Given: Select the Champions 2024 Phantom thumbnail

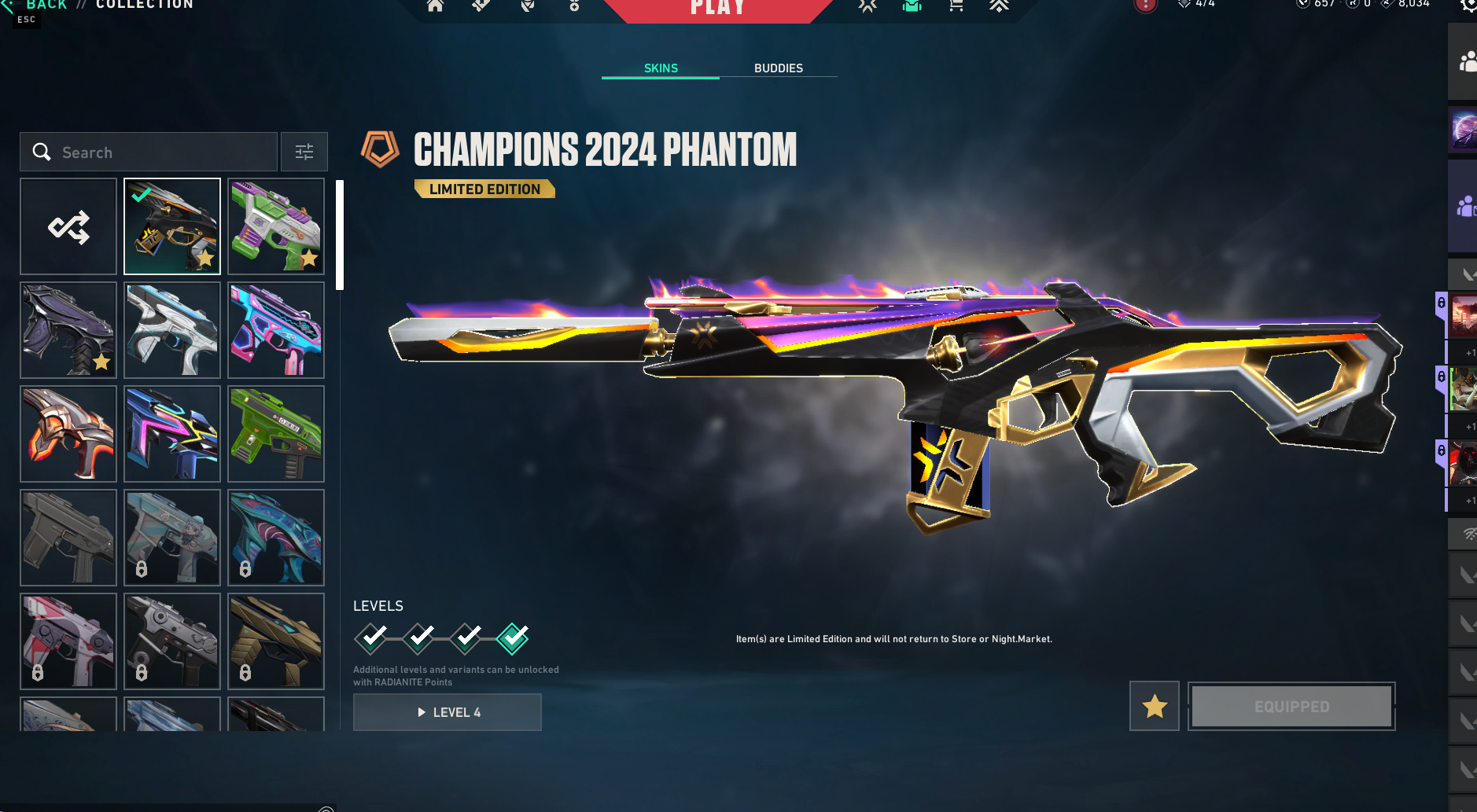Looking at the screenshot, I should coord(172,226).
